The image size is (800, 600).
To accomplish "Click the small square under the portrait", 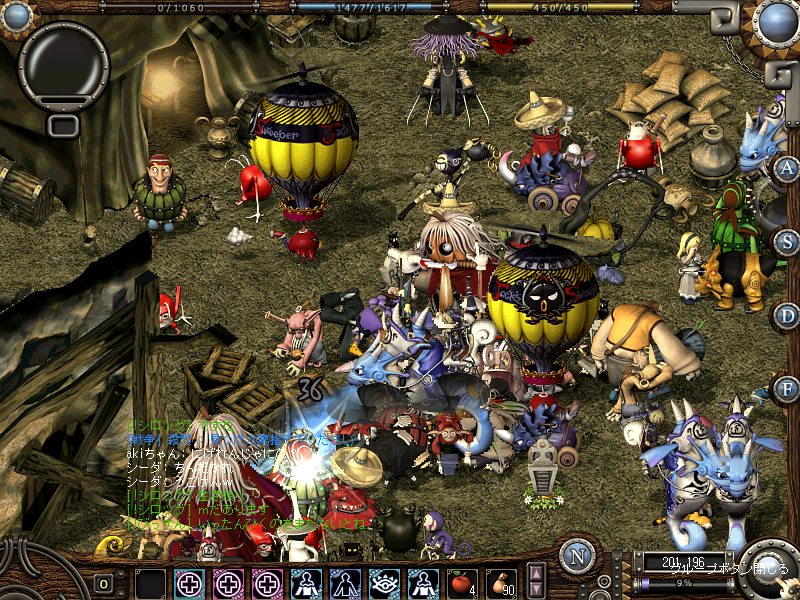I will 63,125.
